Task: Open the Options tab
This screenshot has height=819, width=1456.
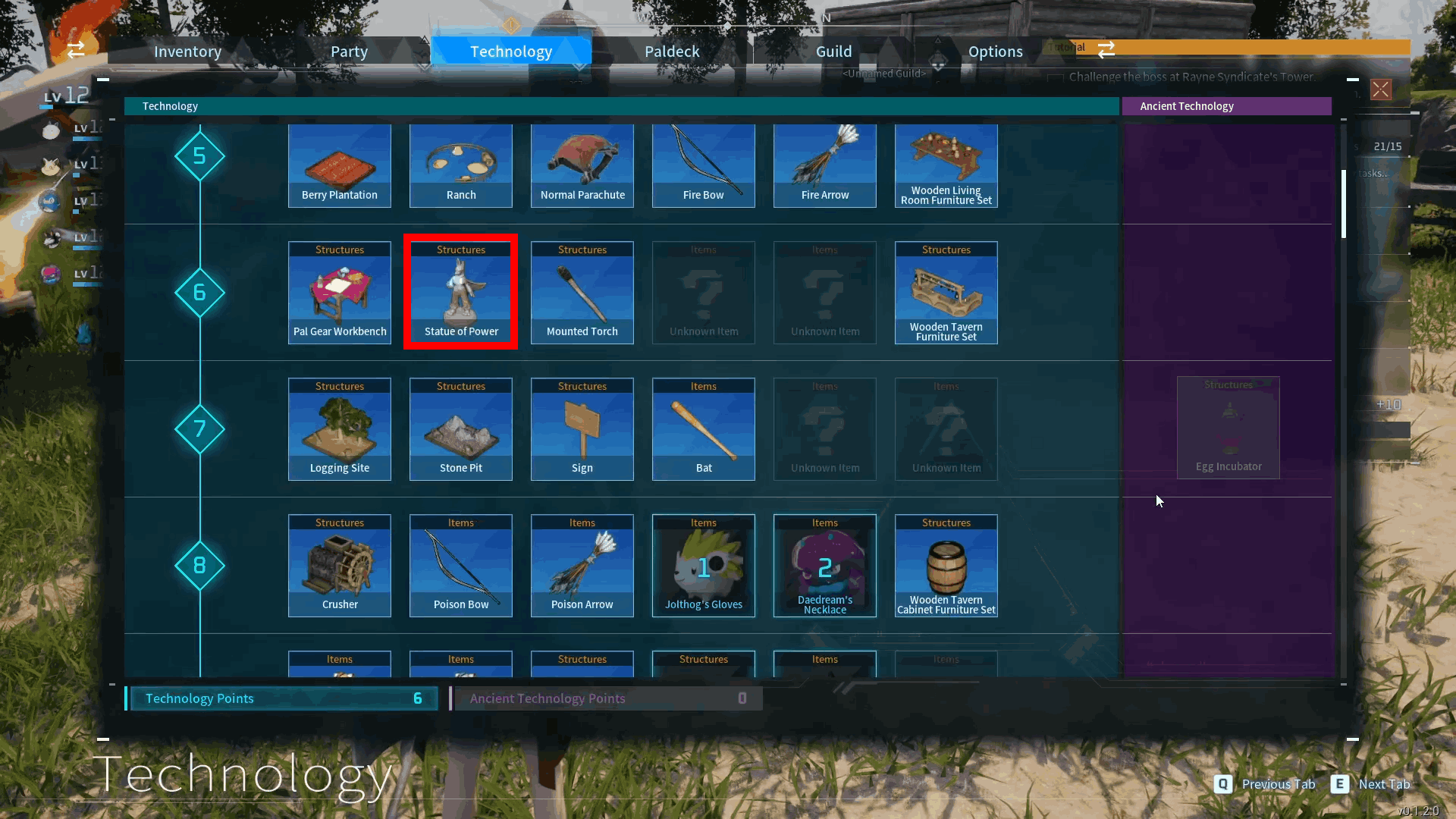Action: click(x=995, y=52)
